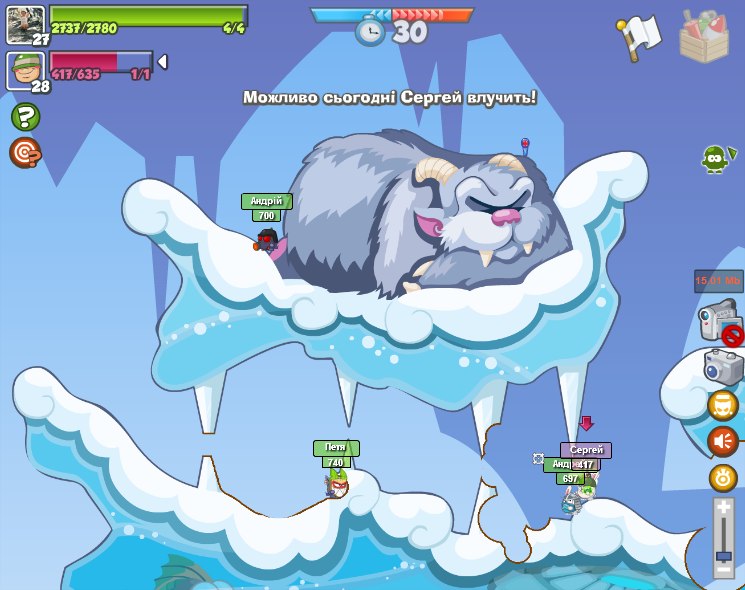Click the orange target hint button

point(24,152)
